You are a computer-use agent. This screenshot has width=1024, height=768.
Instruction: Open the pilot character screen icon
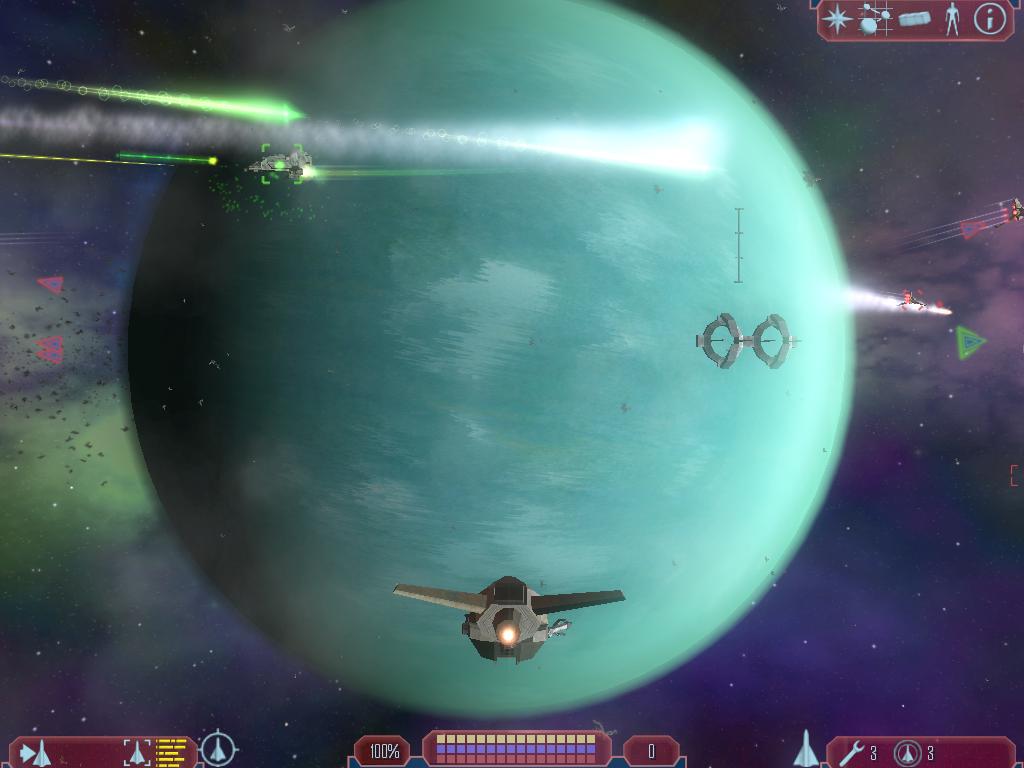[952, 19]
